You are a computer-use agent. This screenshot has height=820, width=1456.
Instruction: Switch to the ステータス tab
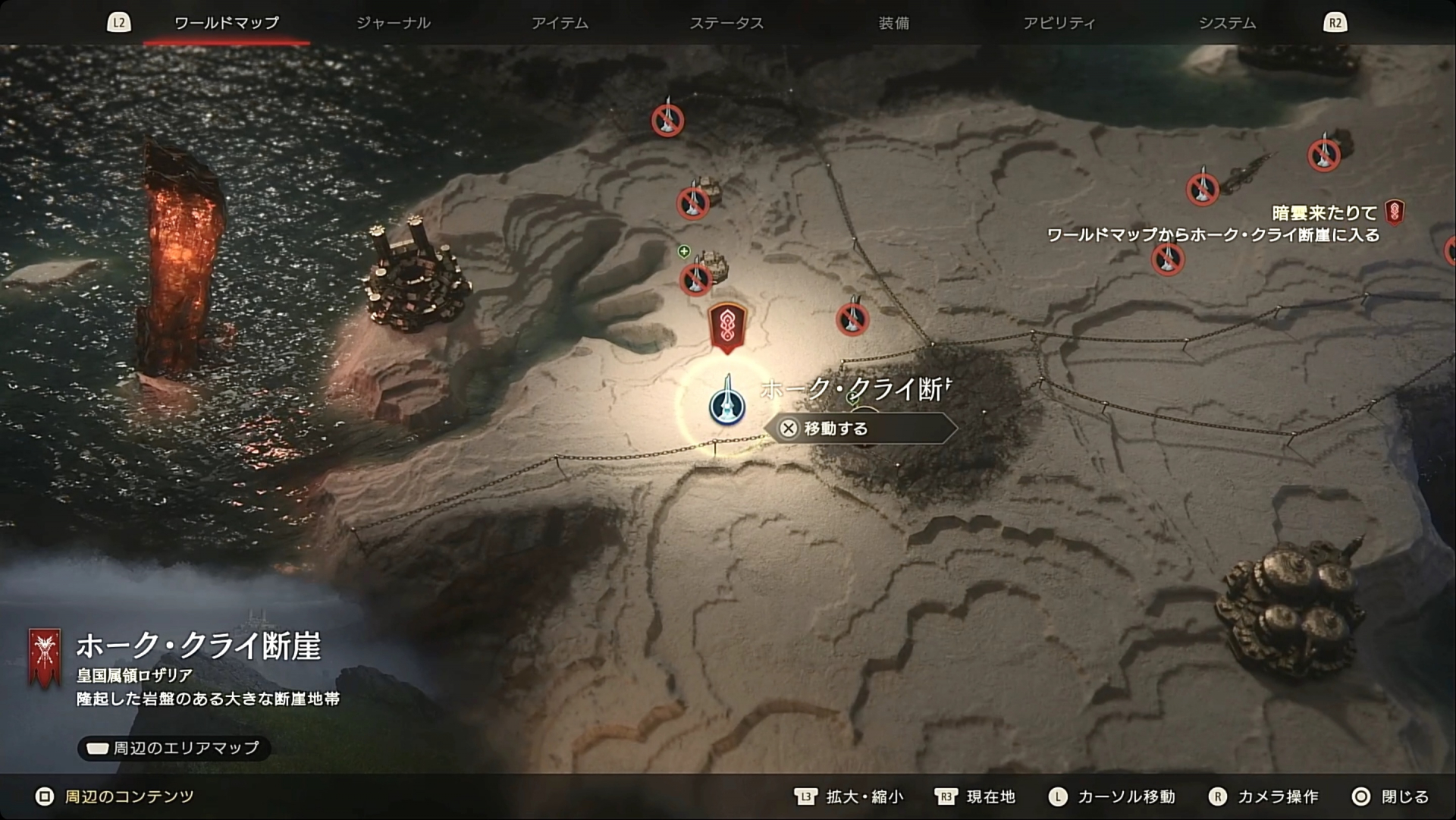coord(726,24)
